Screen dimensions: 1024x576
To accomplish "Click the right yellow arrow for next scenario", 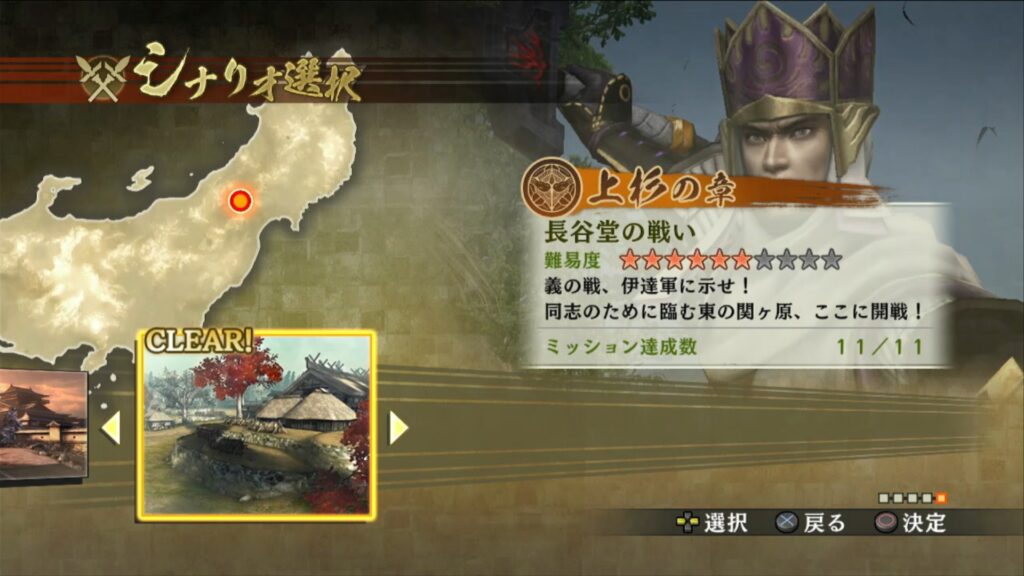I will 398,428.
